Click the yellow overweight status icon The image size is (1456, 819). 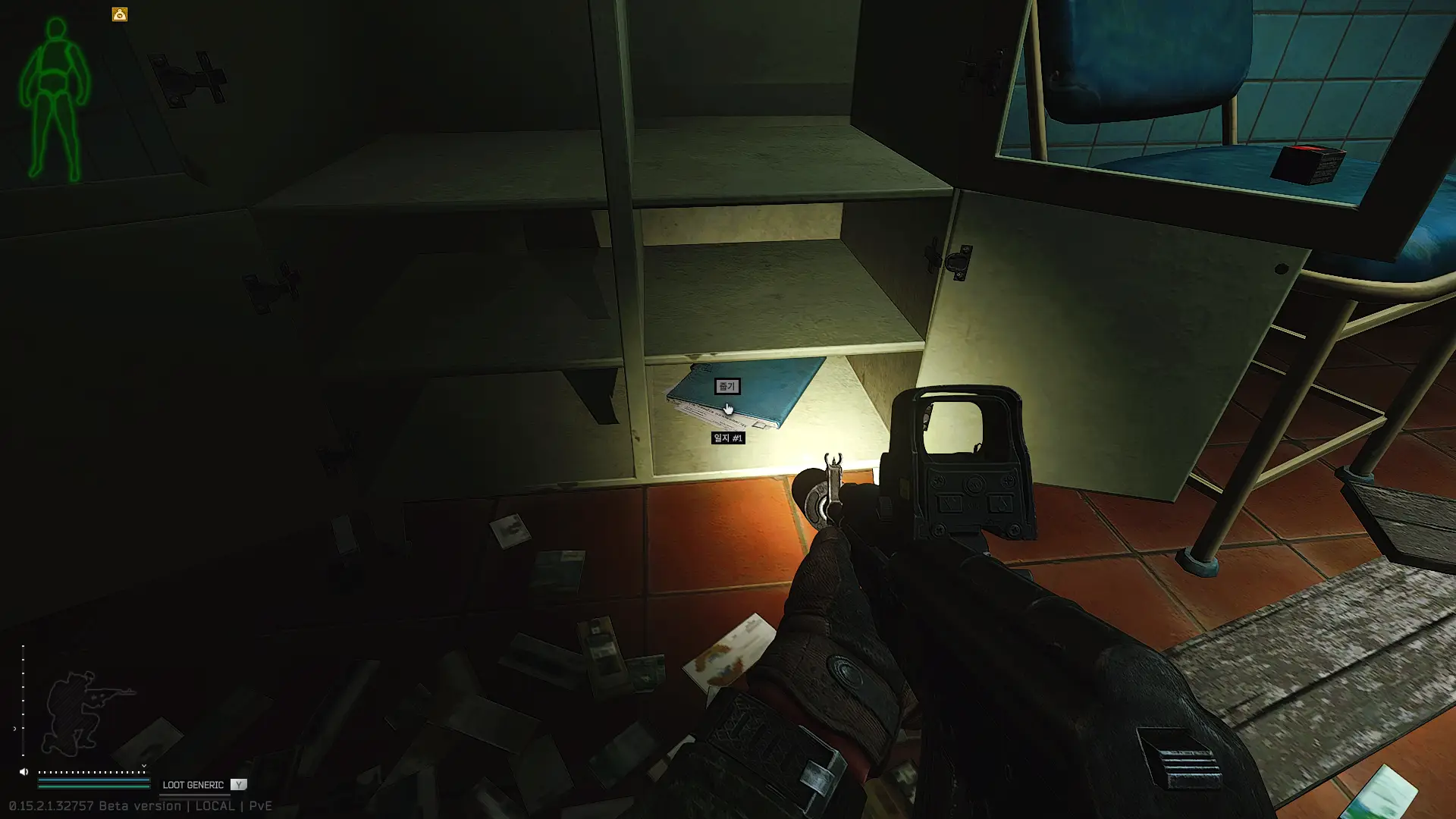tap(119, 13)
